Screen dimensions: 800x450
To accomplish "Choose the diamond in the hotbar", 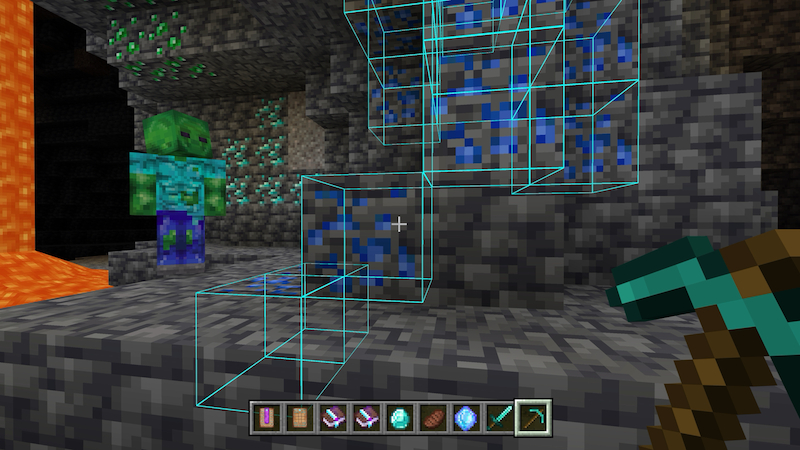I will point(398,417).
